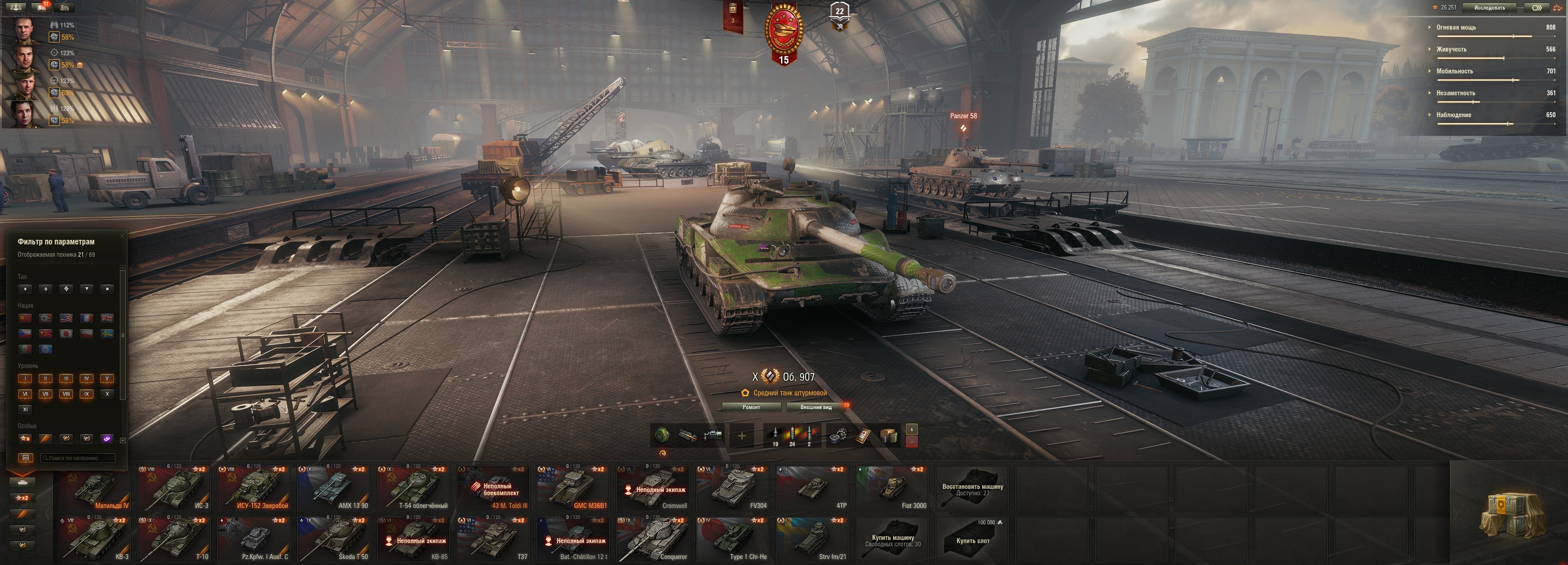The image size is (1568, 565).
Task: Open the Внешний вид appearance menu
Action: click(x=816, y=407)
